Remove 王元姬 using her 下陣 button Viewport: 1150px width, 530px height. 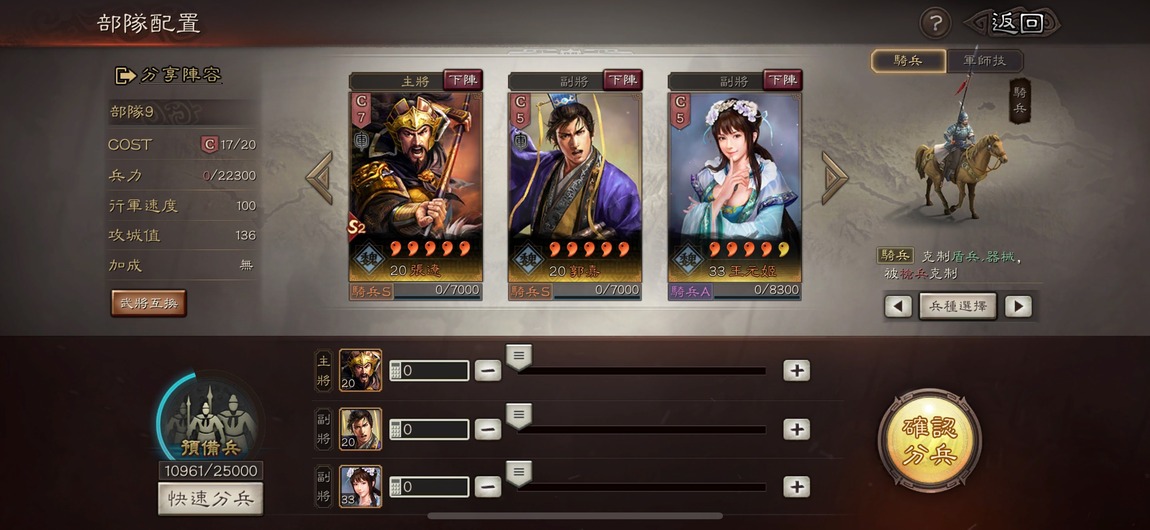(782, 80)
